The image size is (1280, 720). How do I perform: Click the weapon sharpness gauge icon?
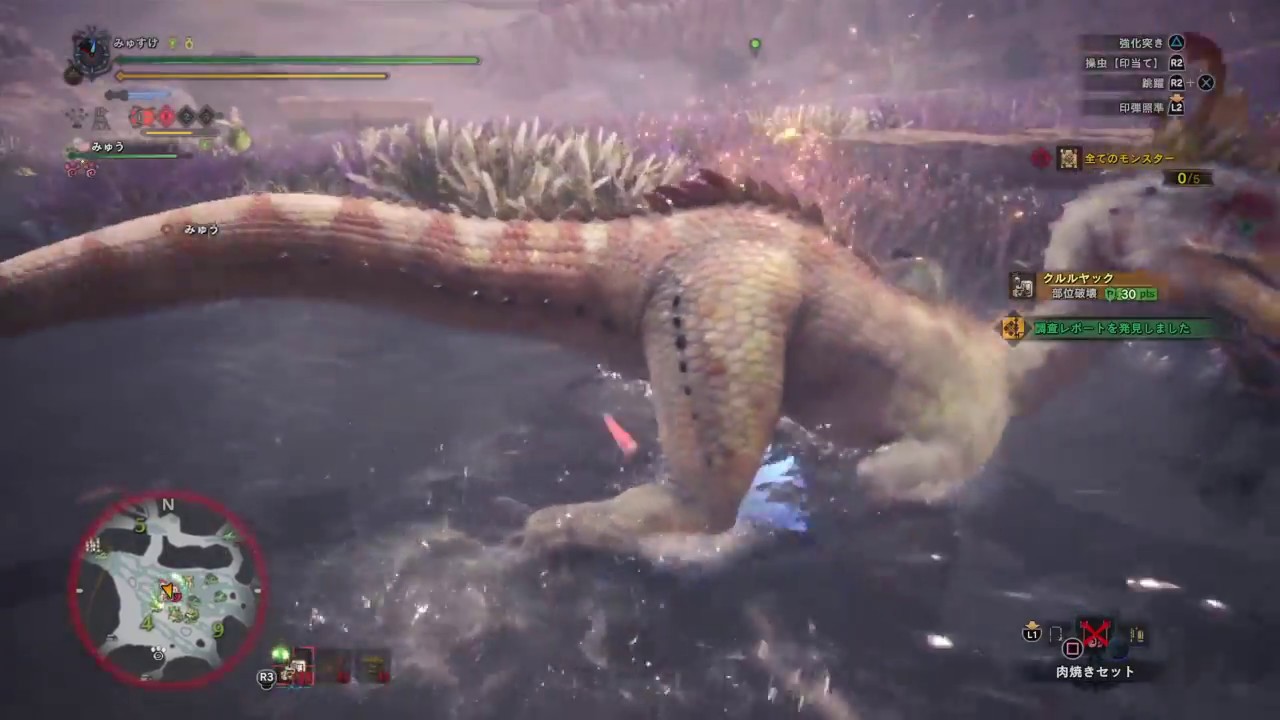[x=137, y=95]
